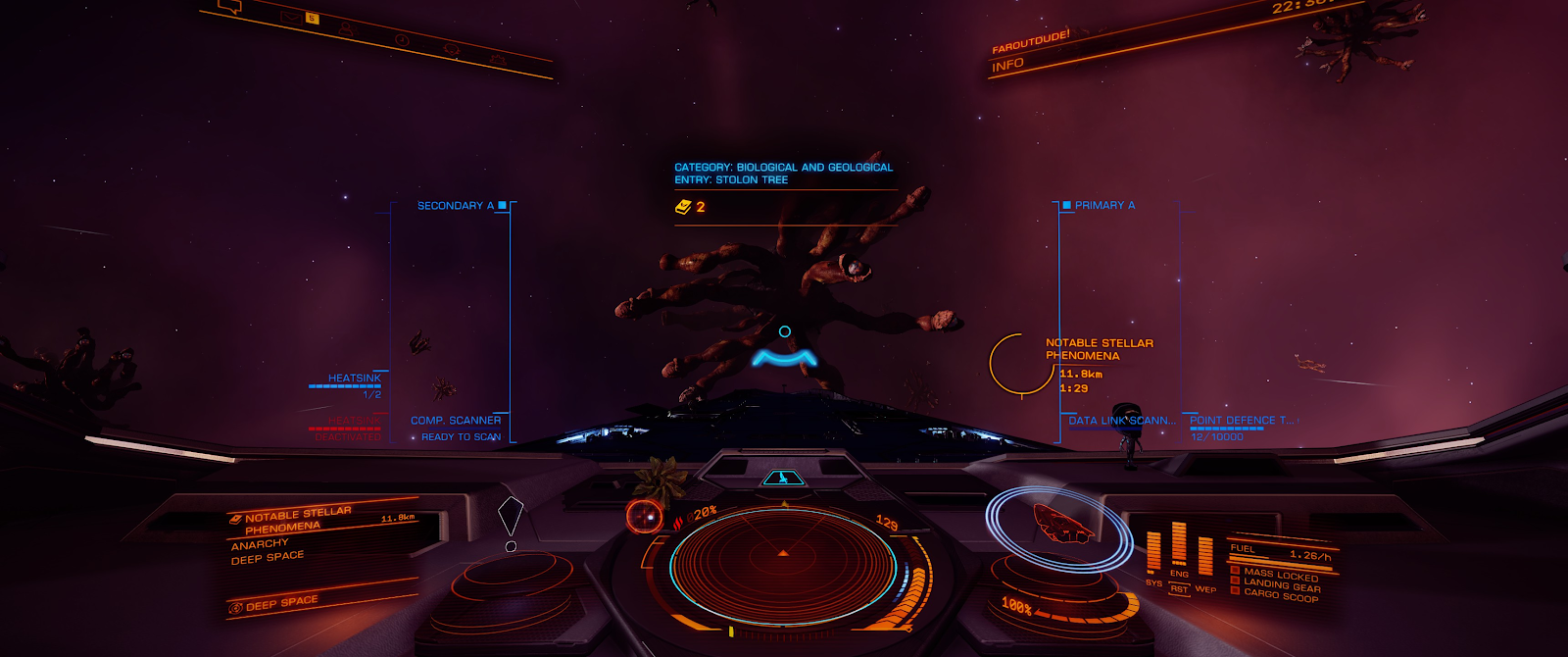Toggle the Landing Gear indicator

[x=1280, y=583]
